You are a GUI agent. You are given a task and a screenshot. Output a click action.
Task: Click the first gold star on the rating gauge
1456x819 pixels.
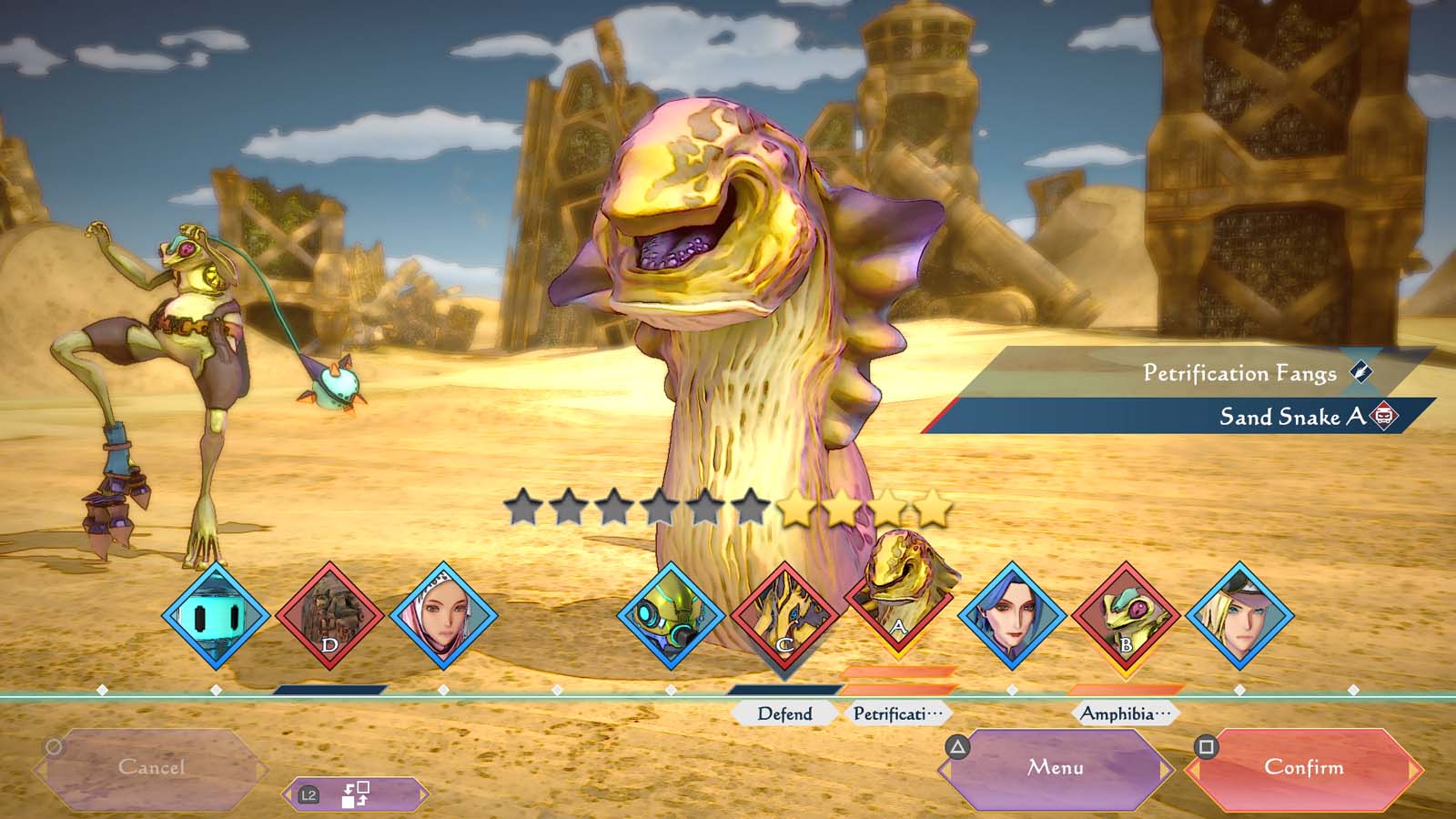point(796,511)
